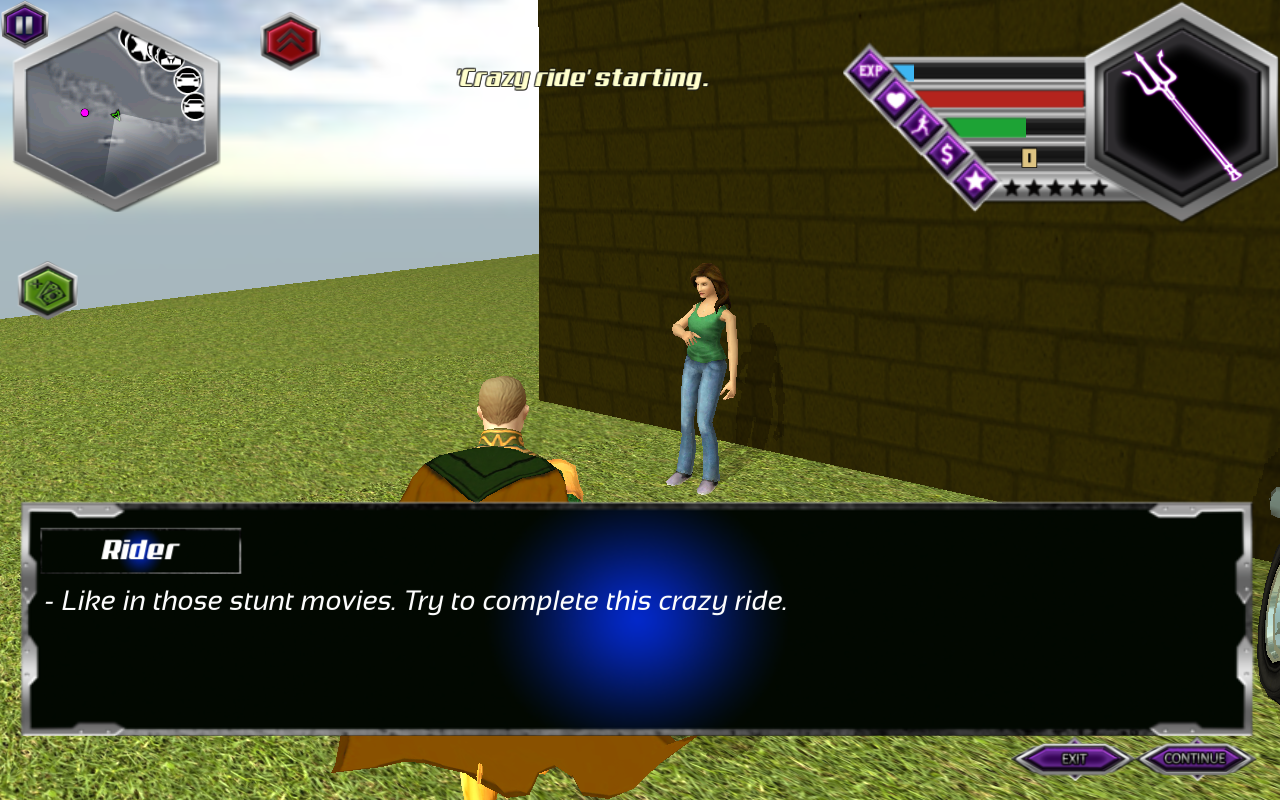Click the Rider name label
The height and width of the screenshot is (800, 1280).
tap(139, 551)
